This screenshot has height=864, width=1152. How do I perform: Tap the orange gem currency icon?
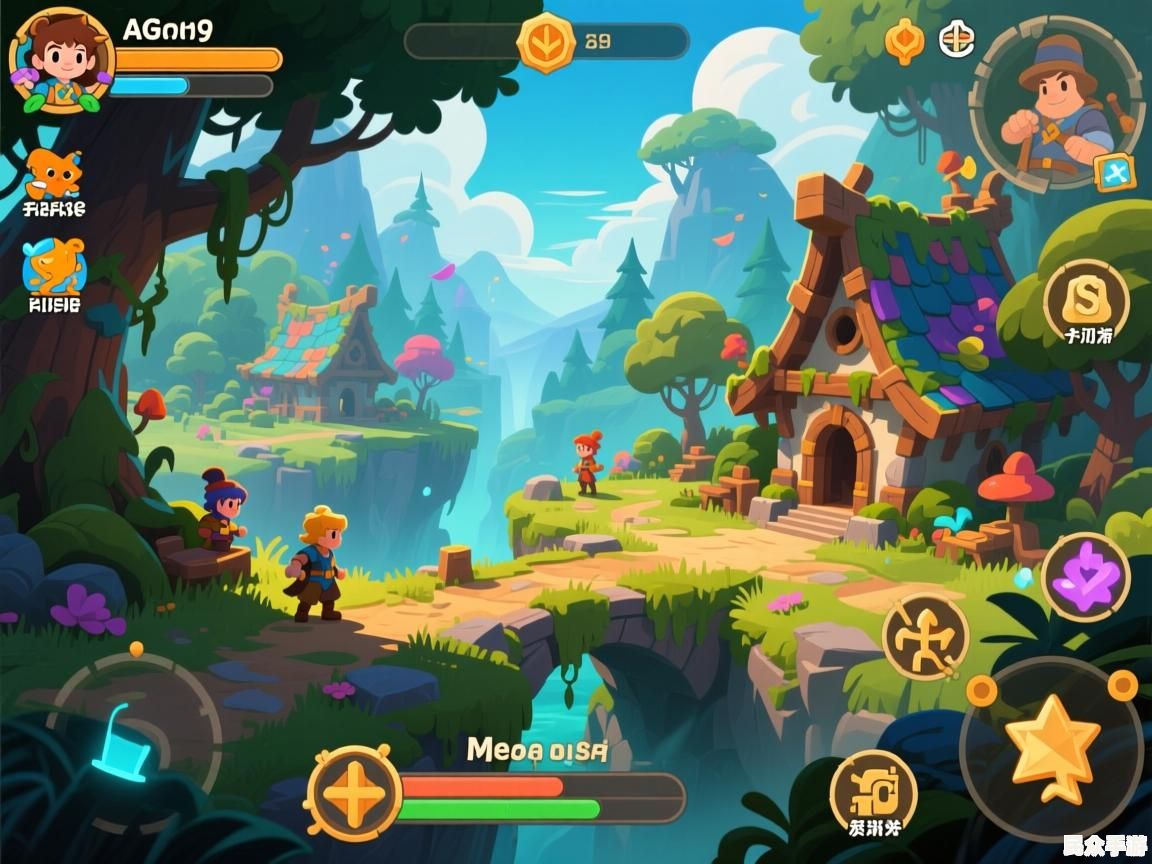(x=904, y=41)
